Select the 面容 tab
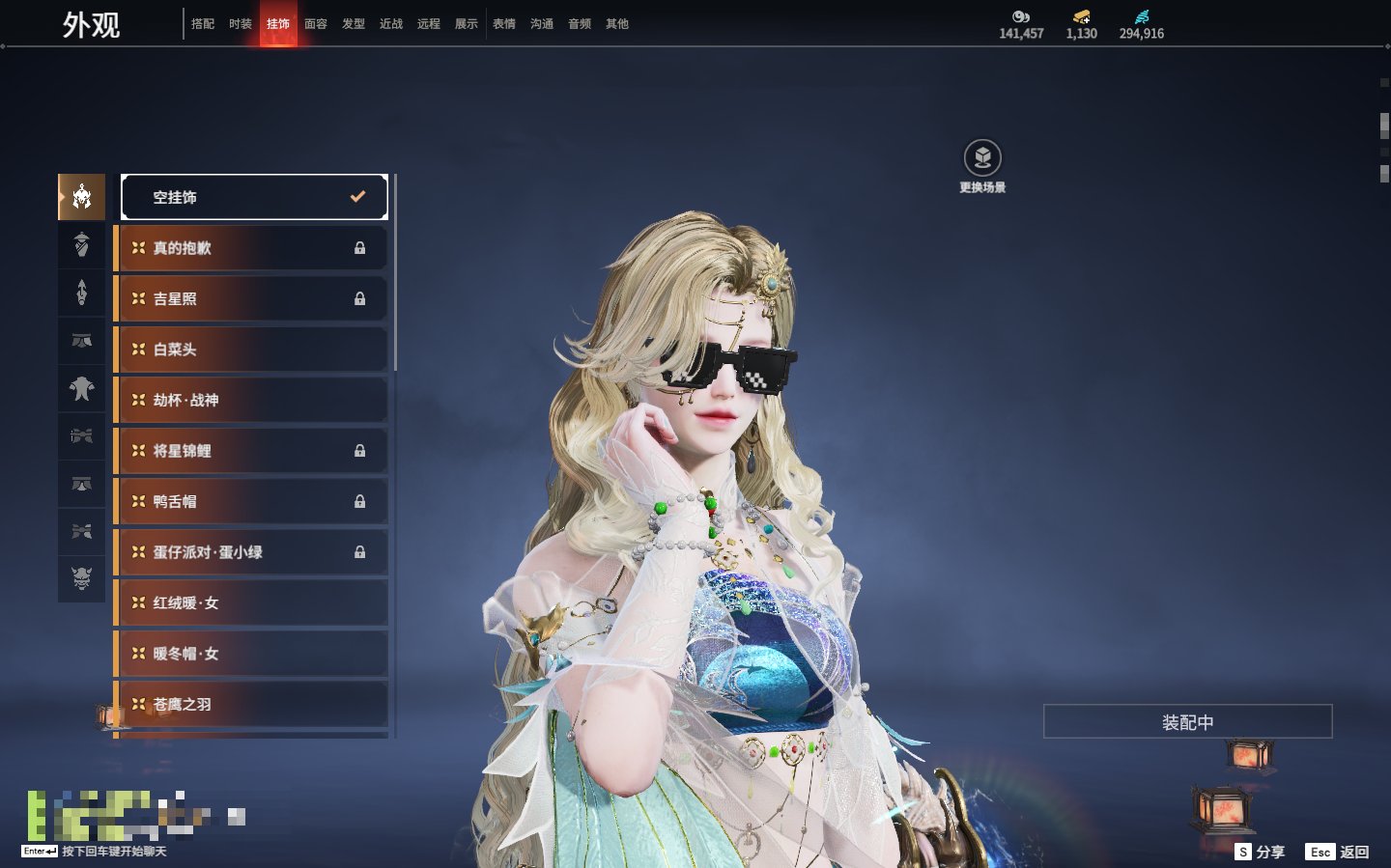 click(316, 24)
